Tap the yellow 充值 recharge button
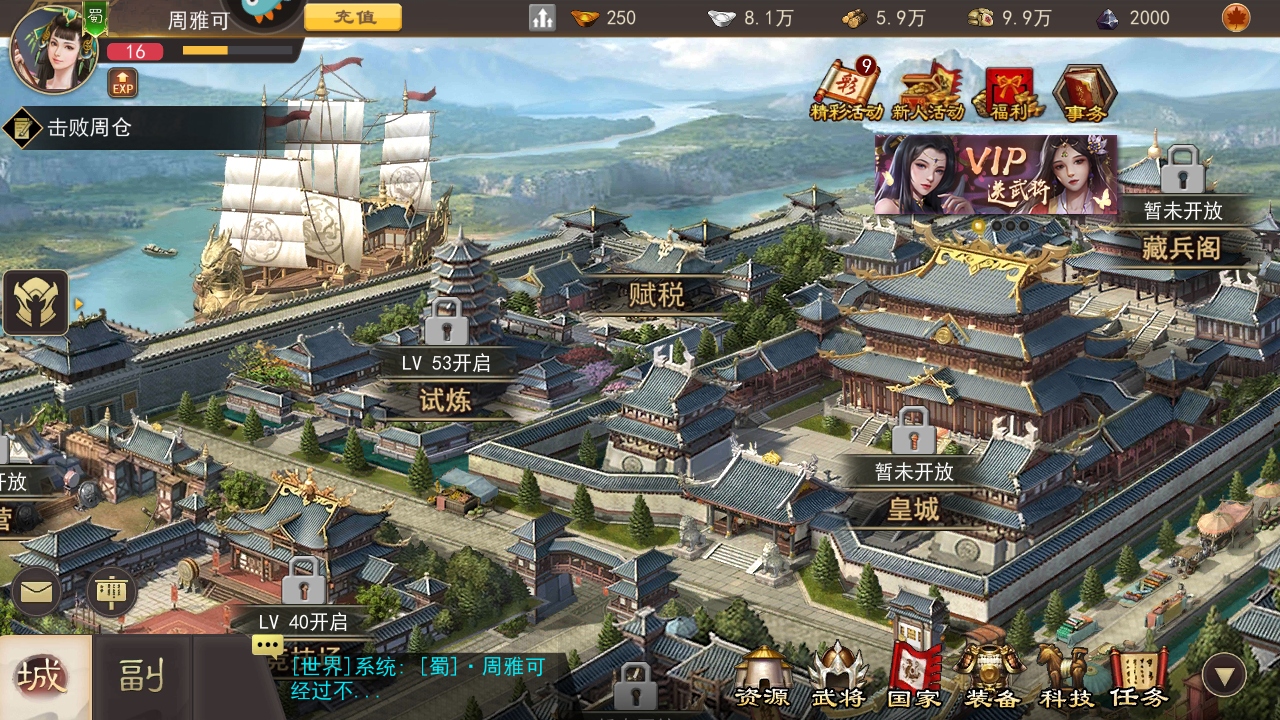1280x720 pixels. [353, 17]
